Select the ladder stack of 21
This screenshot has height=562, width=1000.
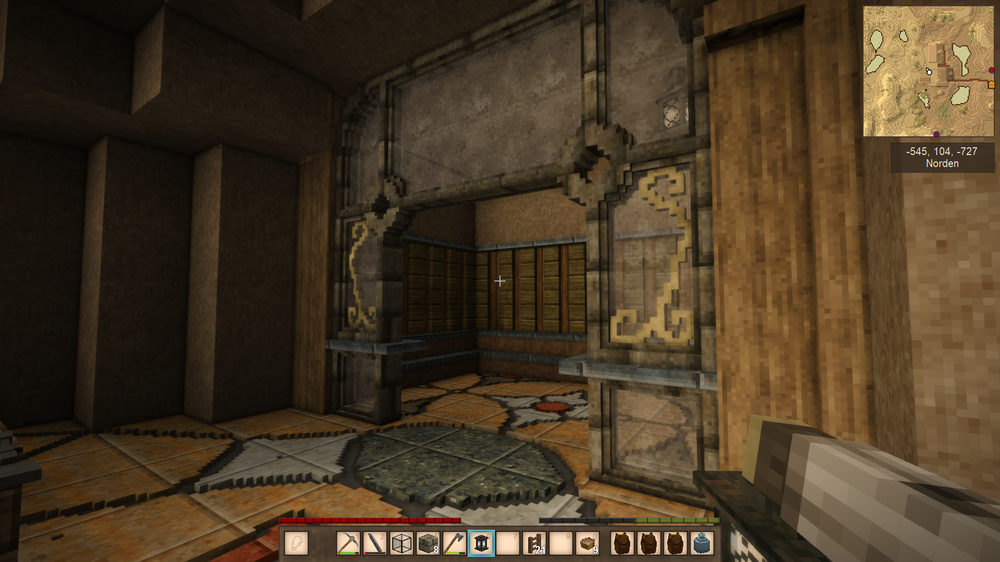tap(533, 543)
